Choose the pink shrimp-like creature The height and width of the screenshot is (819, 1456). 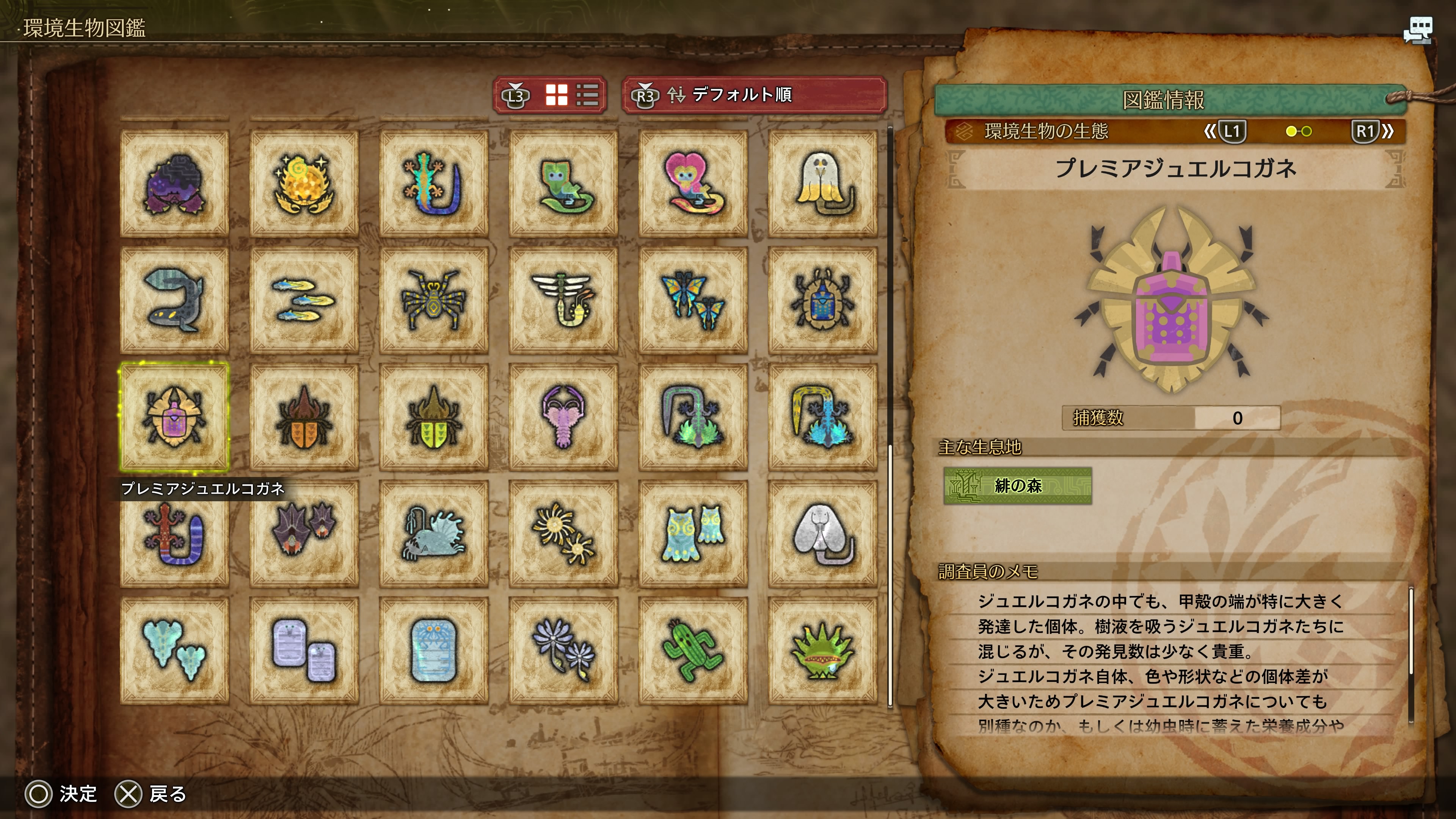563,417
